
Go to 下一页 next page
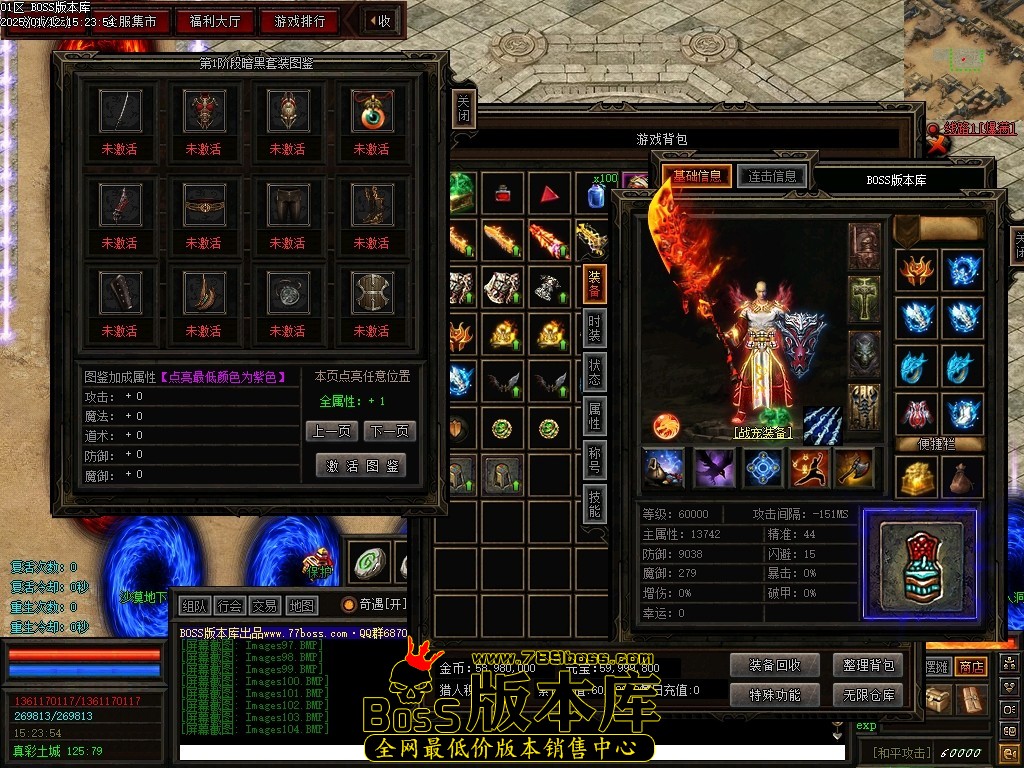pos(390,432)
